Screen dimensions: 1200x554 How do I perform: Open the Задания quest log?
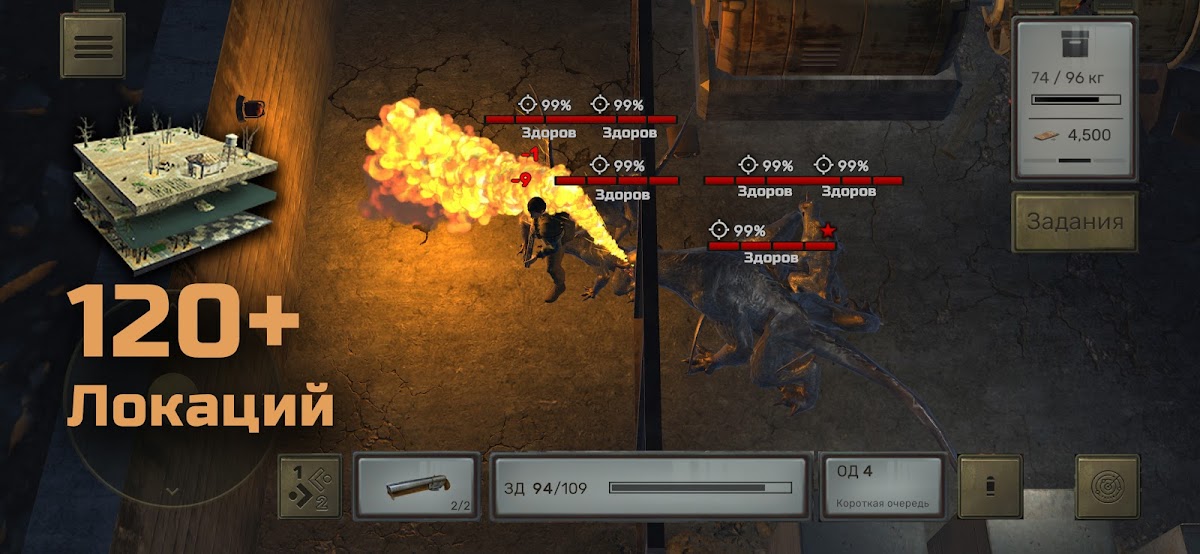(1075, 222)
